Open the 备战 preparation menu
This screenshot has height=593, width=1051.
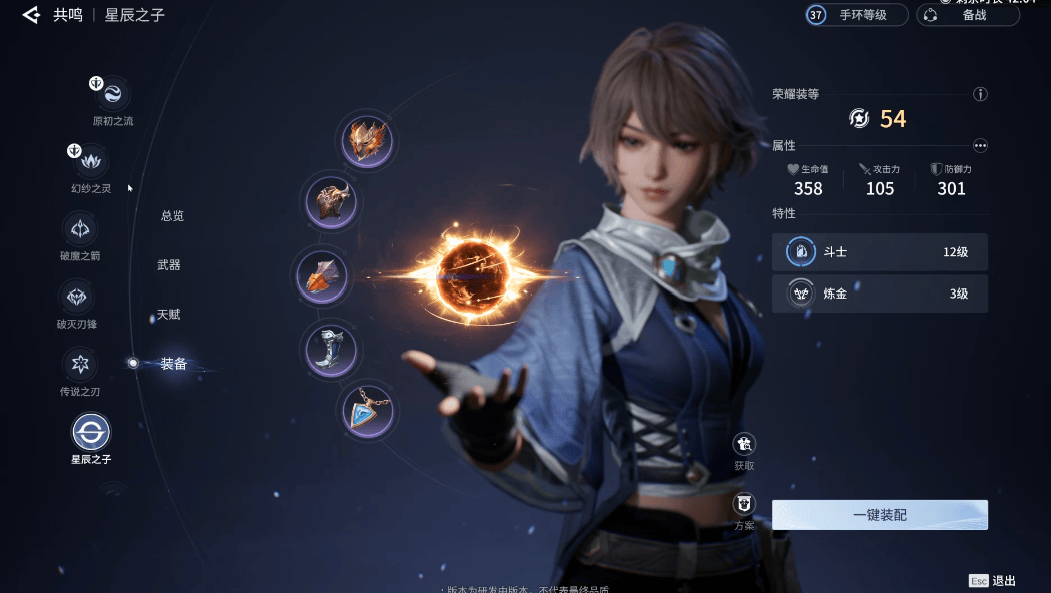(x=967, y=15)
